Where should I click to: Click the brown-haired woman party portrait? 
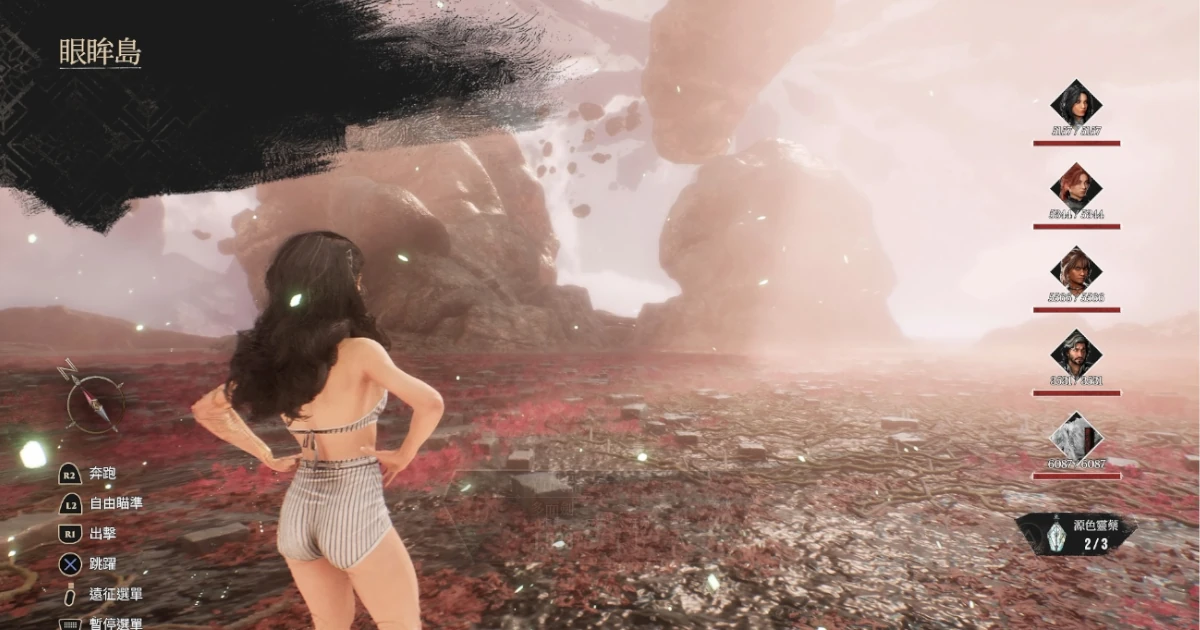pyautogui.click(x=1076, y=270)
